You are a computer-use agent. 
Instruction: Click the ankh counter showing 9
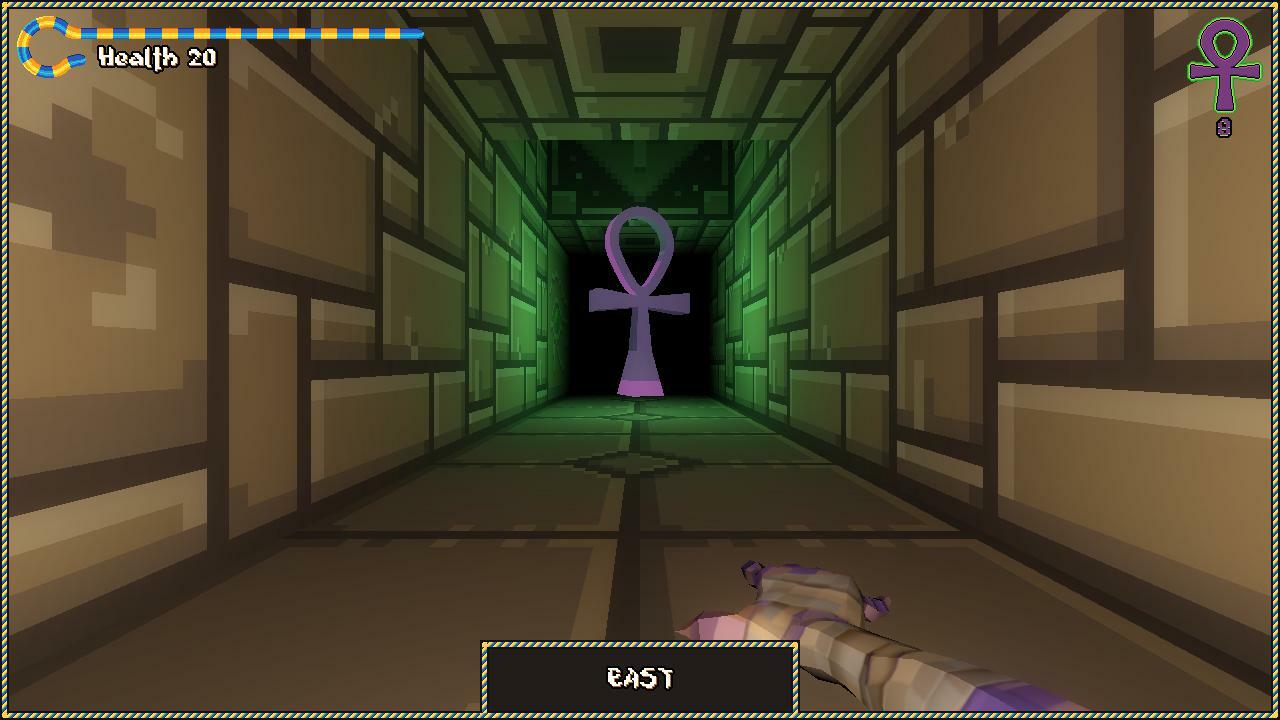1226,127
